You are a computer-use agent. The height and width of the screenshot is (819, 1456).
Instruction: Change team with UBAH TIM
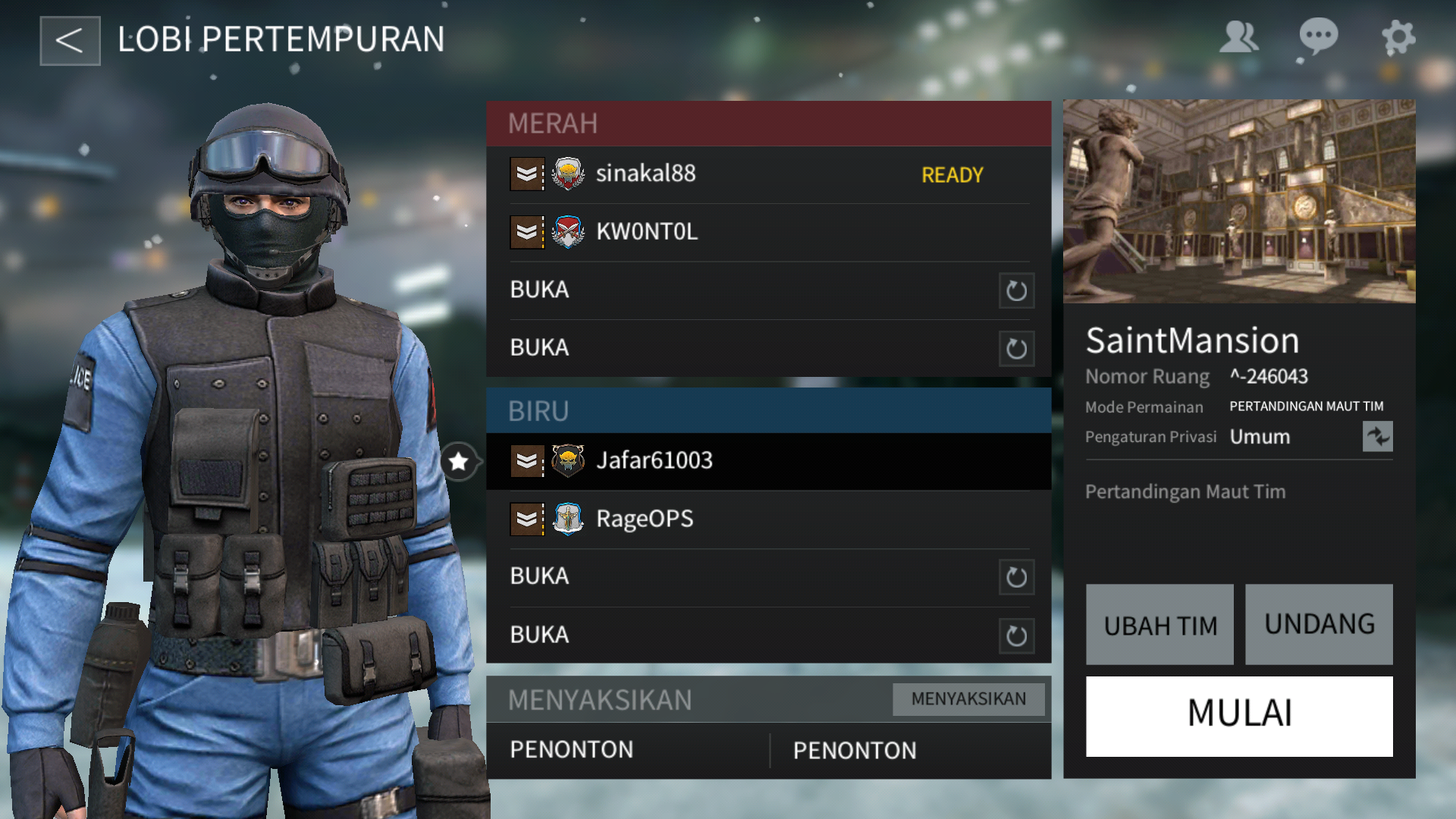click(1159, 625)
